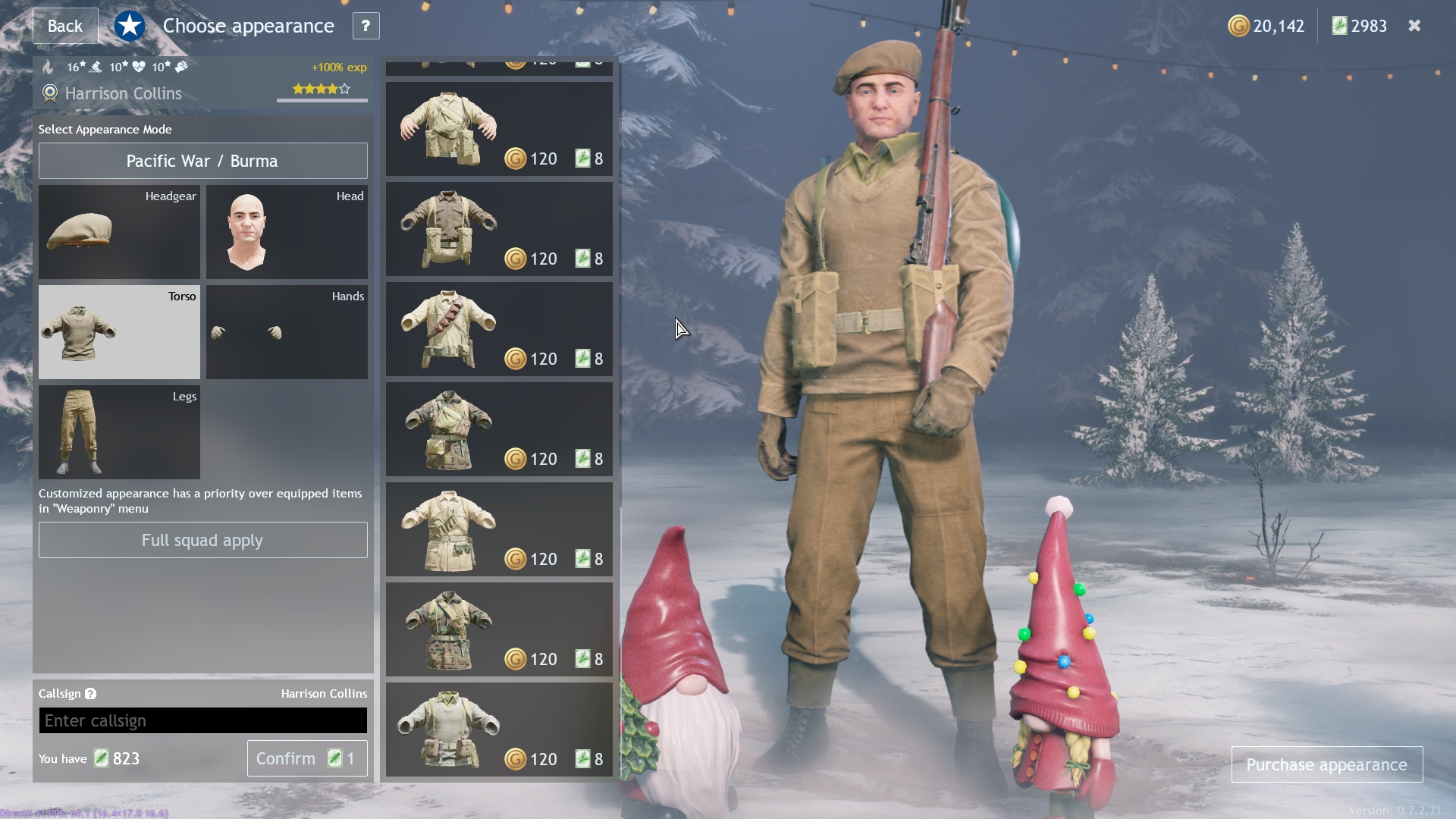Open the callsign help tooltip icon
This screenshot has width=1456, height=819.
90,694
